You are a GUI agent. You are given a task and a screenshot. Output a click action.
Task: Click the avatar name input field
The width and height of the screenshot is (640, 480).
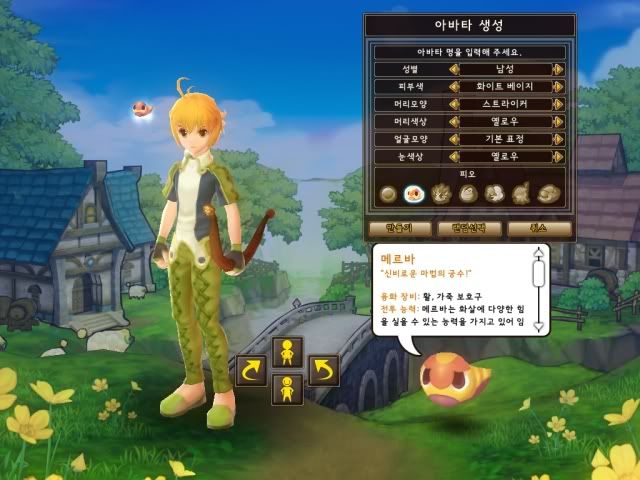coord(468,51)
